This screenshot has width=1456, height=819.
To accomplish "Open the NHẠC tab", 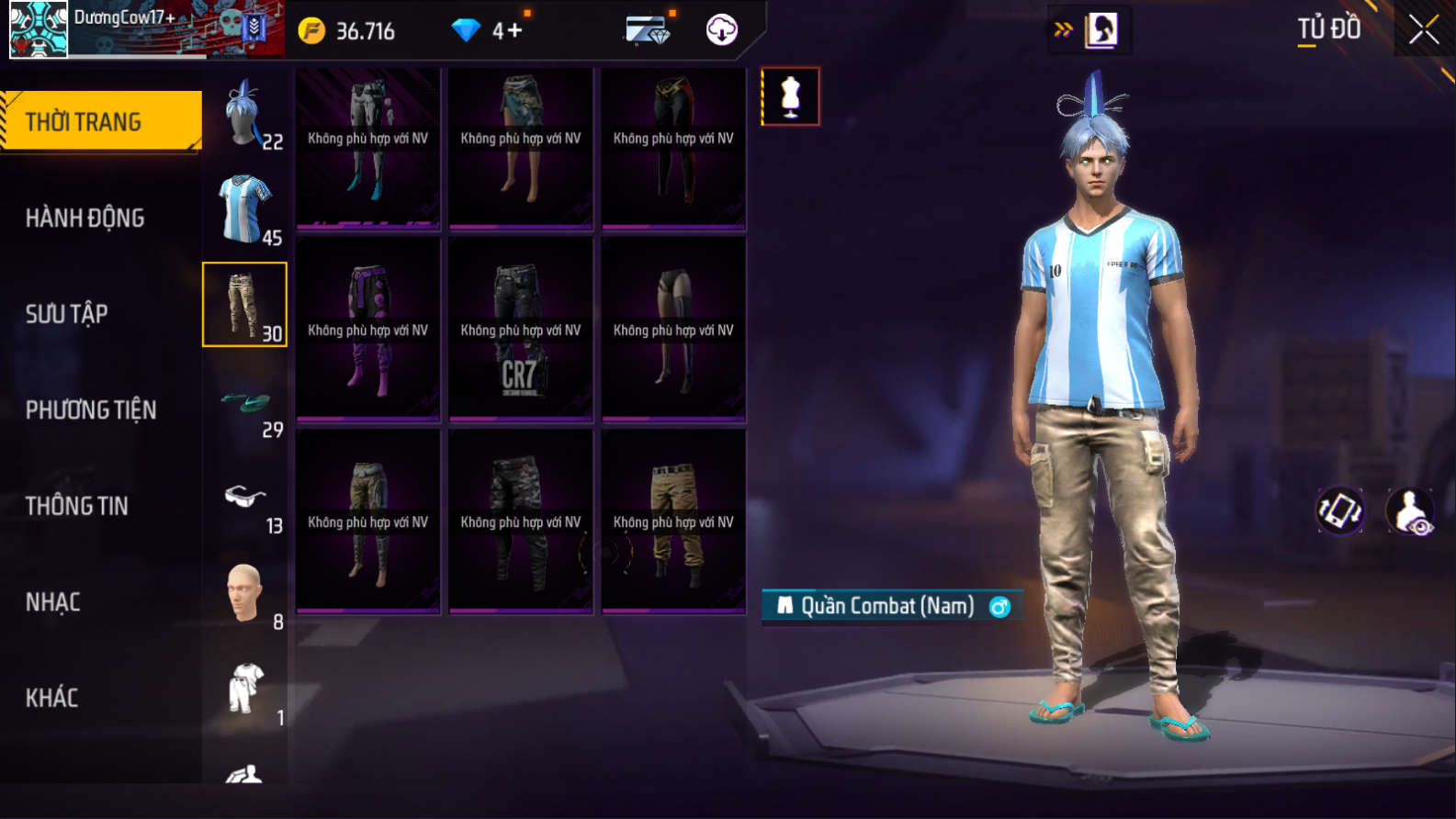I will [x=52, y=602].
